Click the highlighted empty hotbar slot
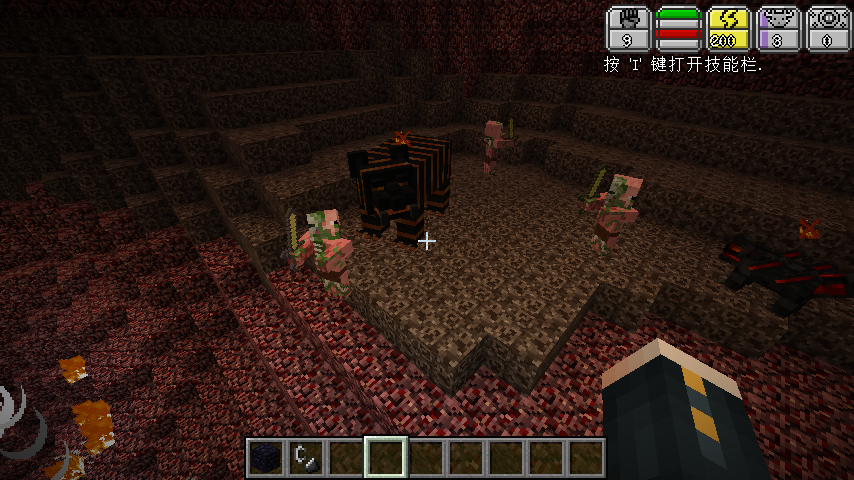Screen dimensions: 854x480 (x=385, y=458)
